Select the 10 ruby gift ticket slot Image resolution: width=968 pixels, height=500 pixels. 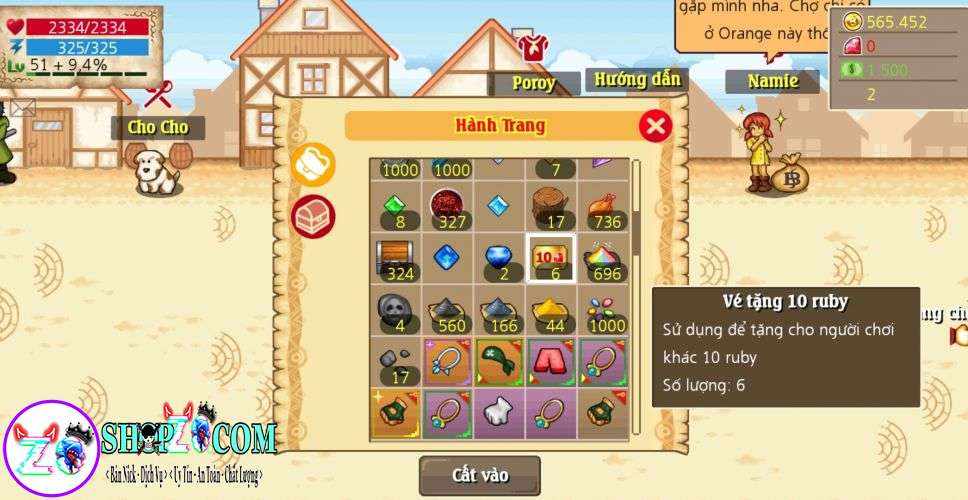point(551,258)
